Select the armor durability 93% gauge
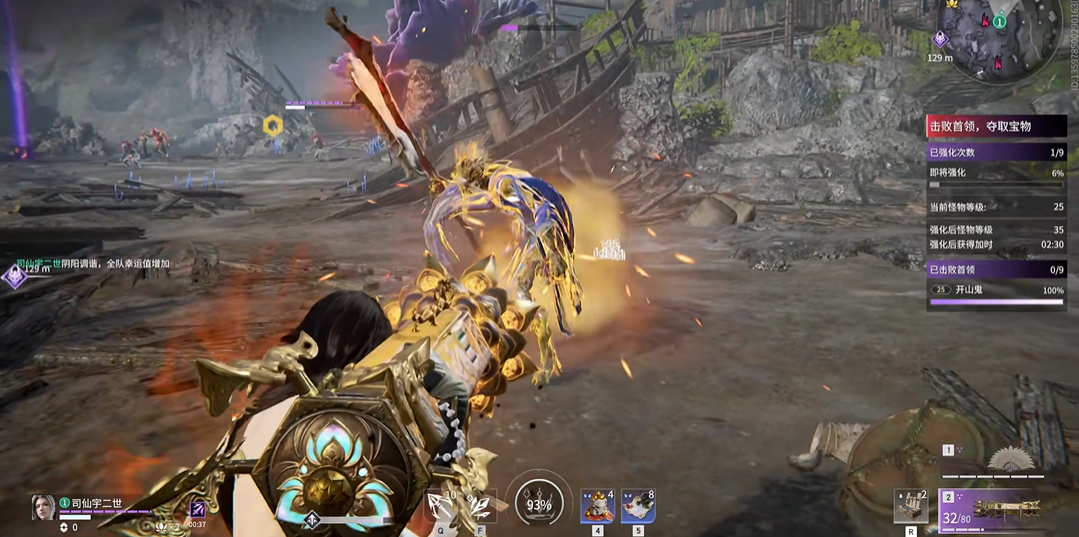Viewport: 1079px width, 537px height. [x=539, y=503]
